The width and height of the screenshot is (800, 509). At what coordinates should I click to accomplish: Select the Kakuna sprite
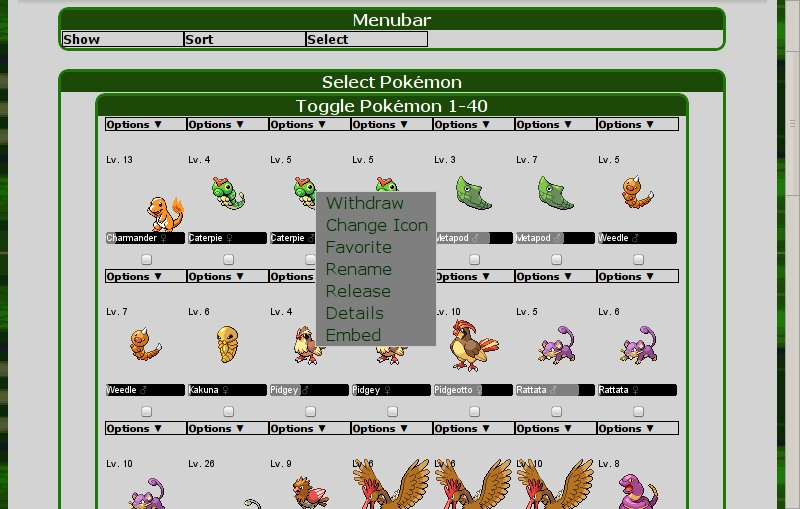point(228,344)
